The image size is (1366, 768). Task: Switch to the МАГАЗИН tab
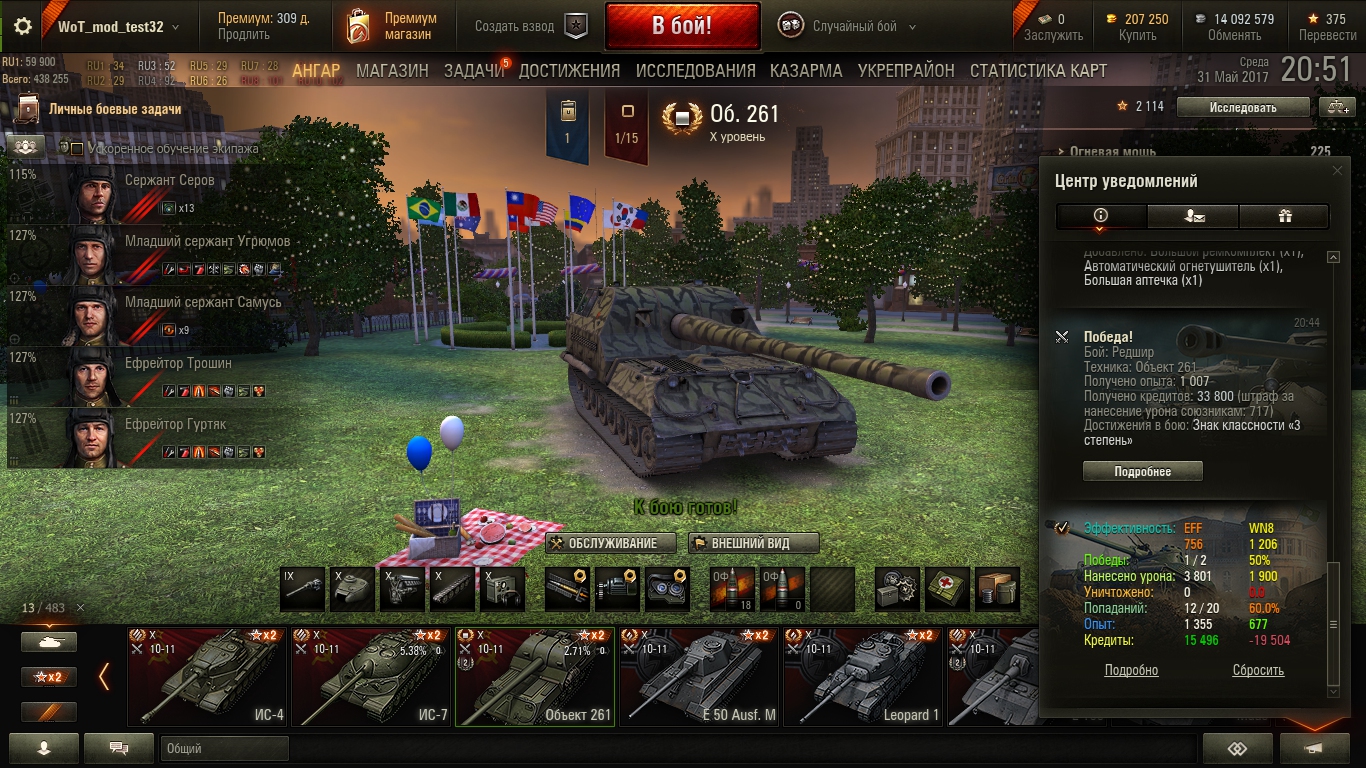click(x=392, y=71)
